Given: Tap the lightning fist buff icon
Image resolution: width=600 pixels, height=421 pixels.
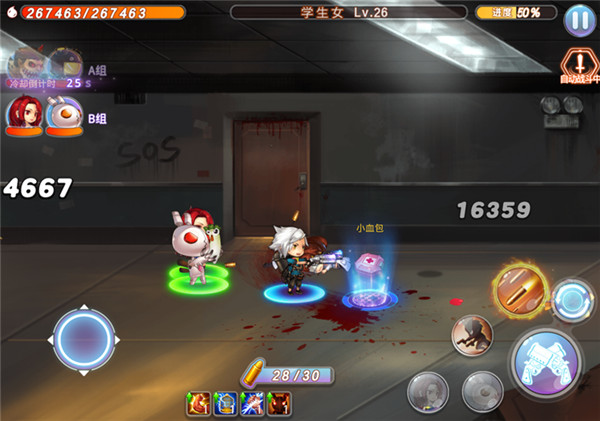Looking at the screenshot, I should click(x=252, y=403).
